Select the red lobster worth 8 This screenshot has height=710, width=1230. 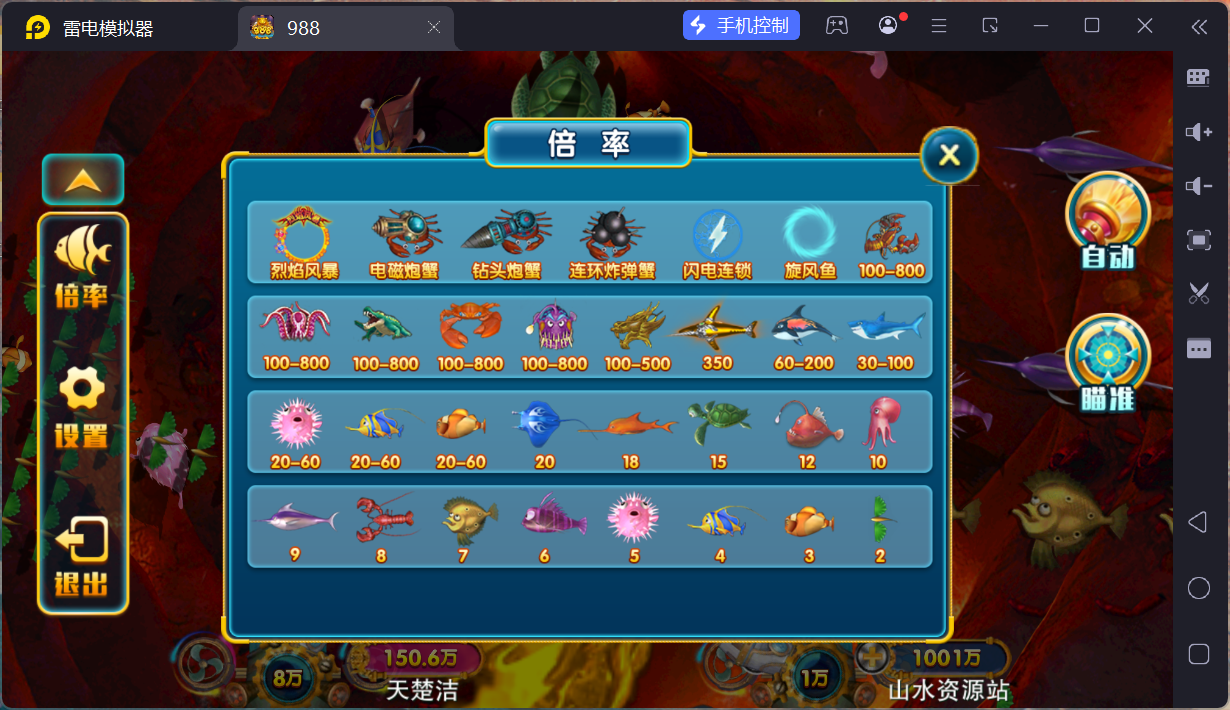[382, 522]
